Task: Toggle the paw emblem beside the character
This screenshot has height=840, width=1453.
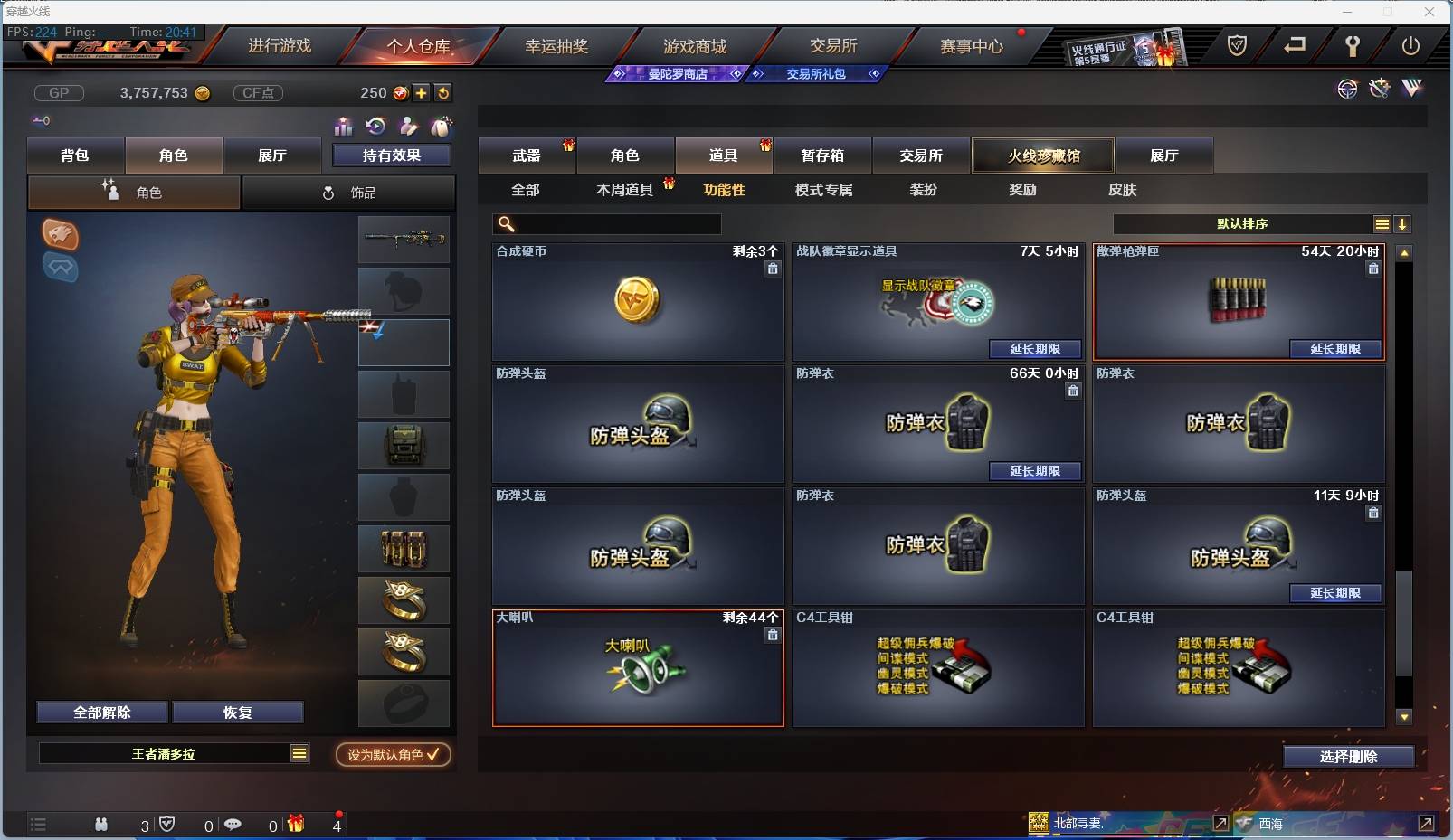Action: click(61, 235)
